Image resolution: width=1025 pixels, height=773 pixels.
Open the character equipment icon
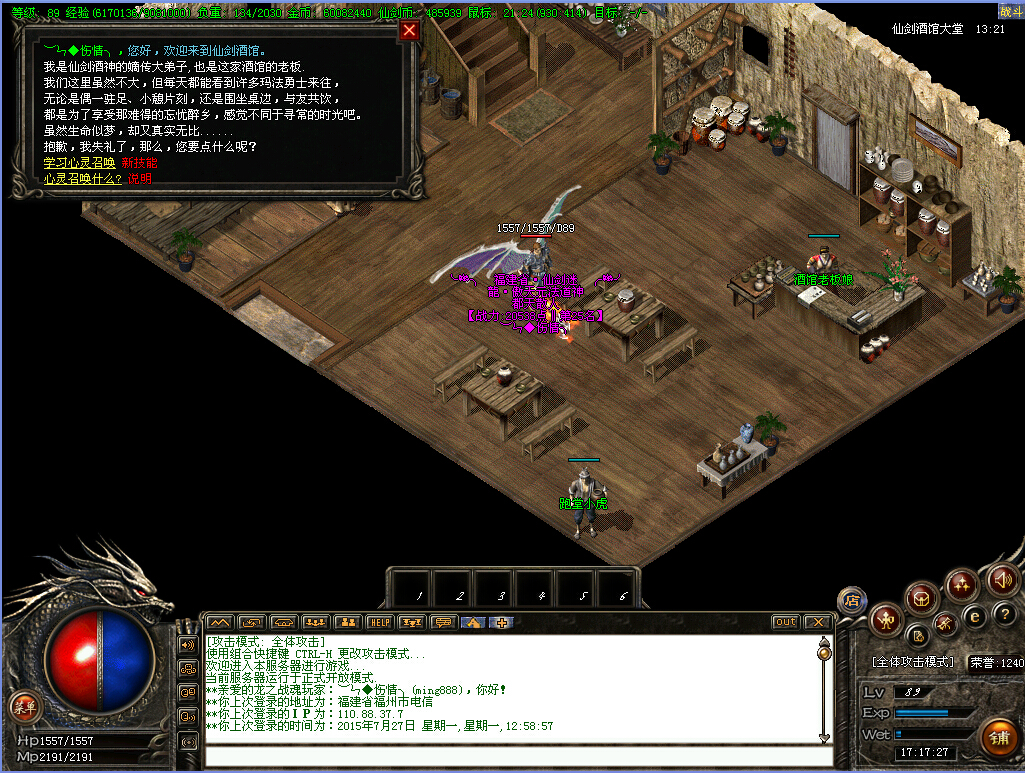pos(886,621)
